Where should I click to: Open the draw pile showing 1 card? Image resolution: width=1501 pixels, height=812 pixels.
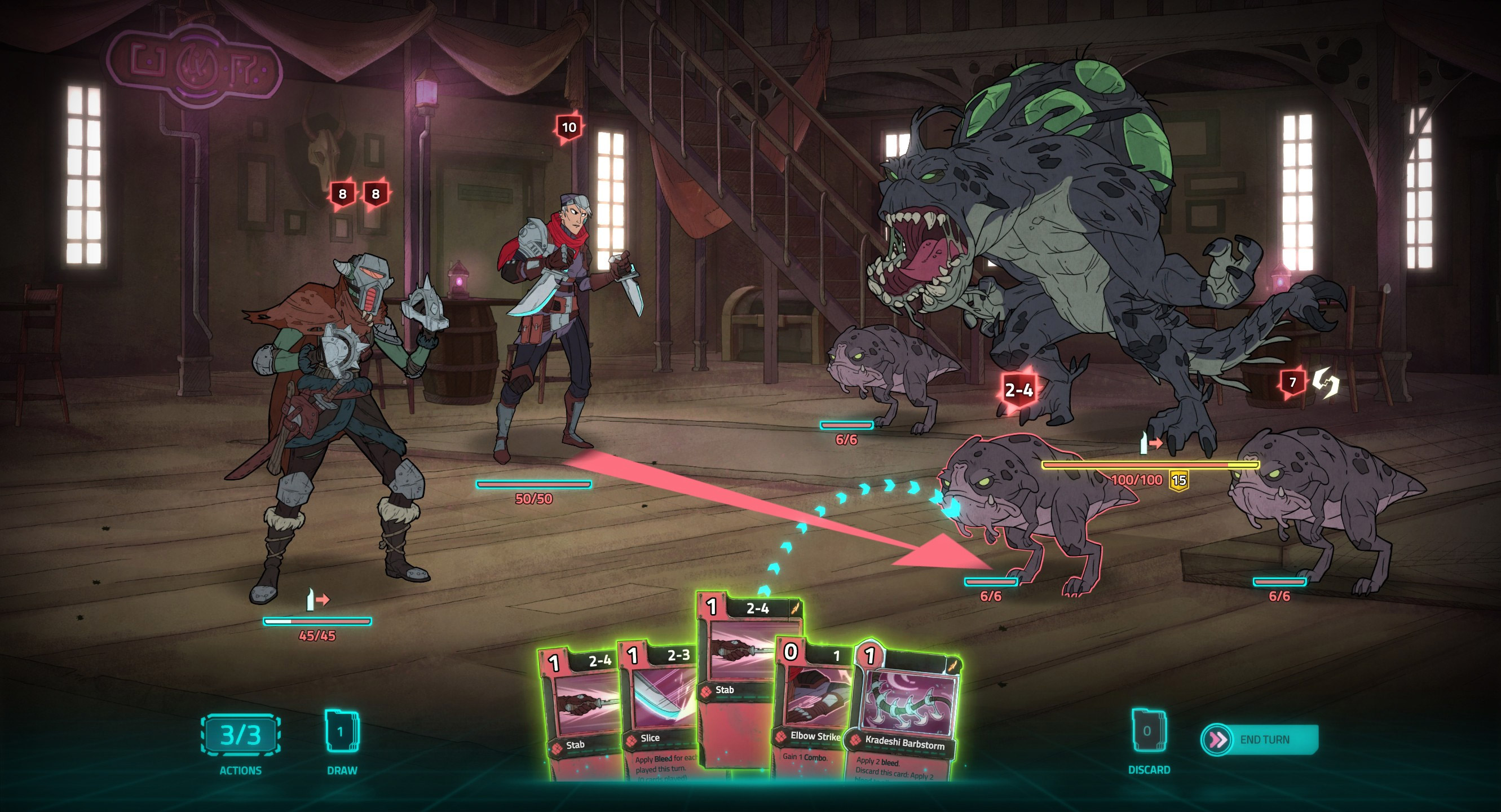[342, 731]
